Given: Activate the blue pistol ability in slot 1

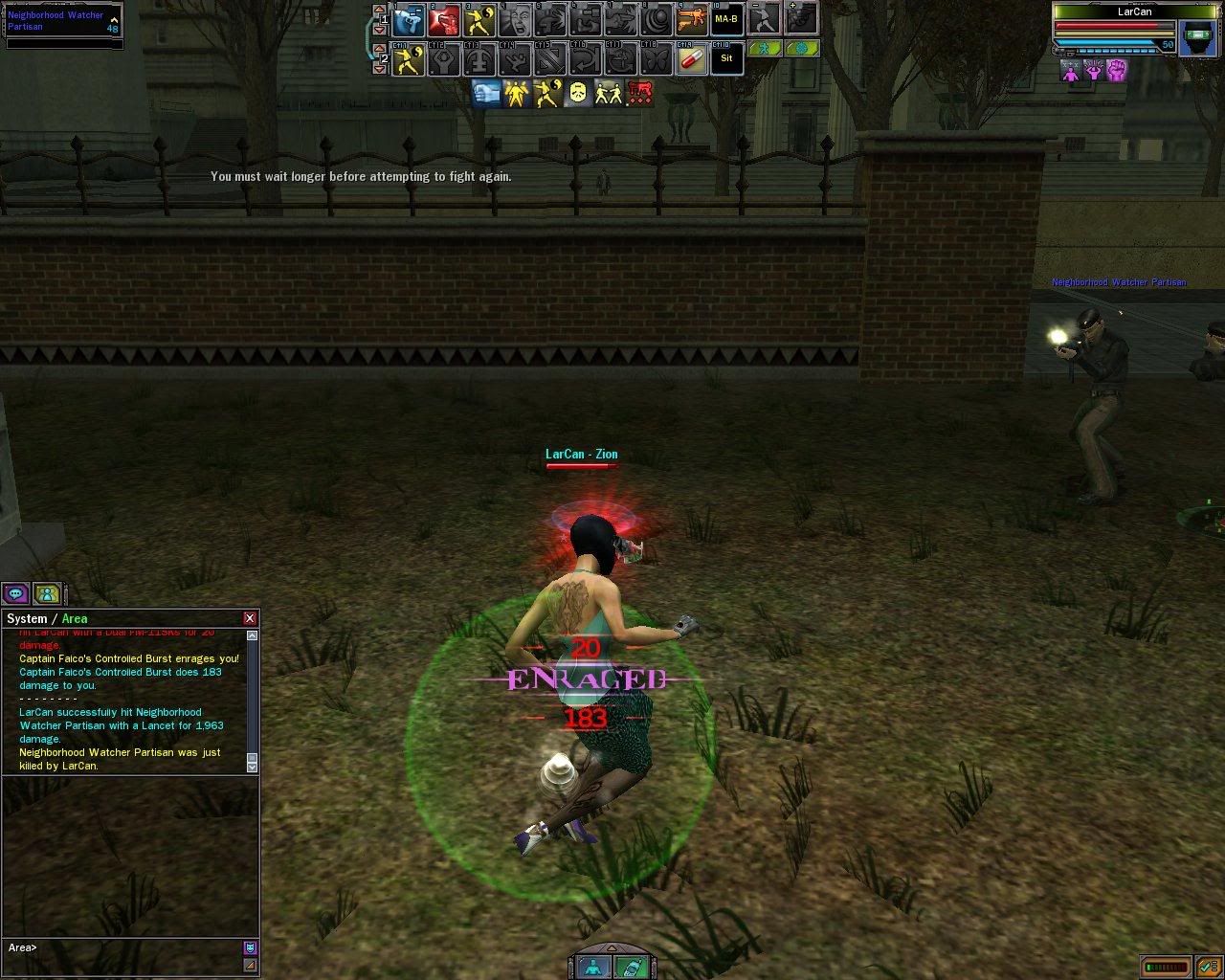Looking at the screenshot, I should tap(409, 19).
